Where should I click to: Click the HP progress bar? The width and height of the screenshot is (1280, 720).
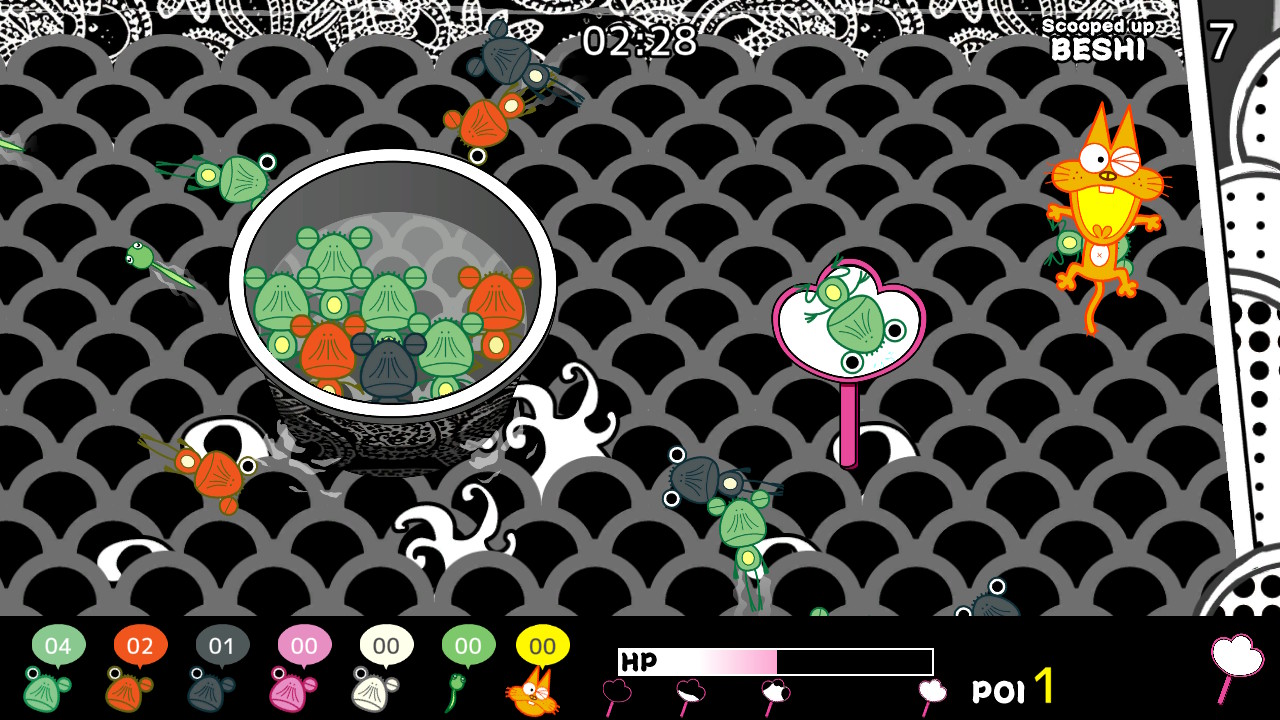click(775, 660)
